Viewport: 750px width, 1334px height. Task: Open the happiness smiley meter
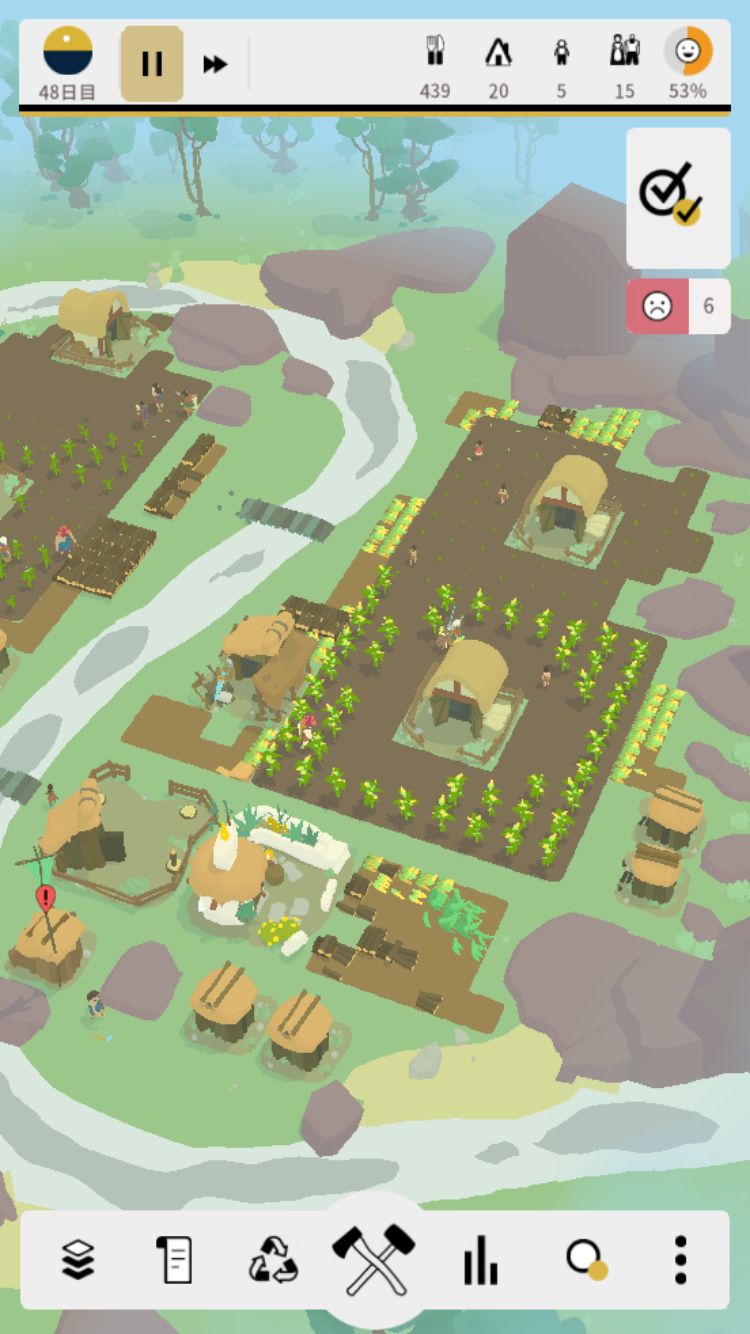click(688, 63)
